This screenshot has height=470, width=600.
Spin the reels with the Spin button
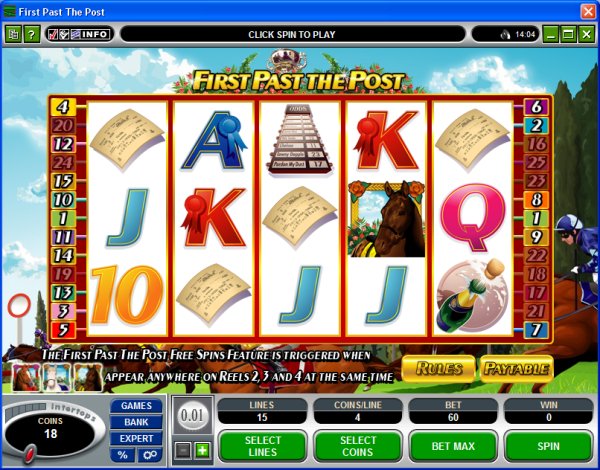[548, 444]
